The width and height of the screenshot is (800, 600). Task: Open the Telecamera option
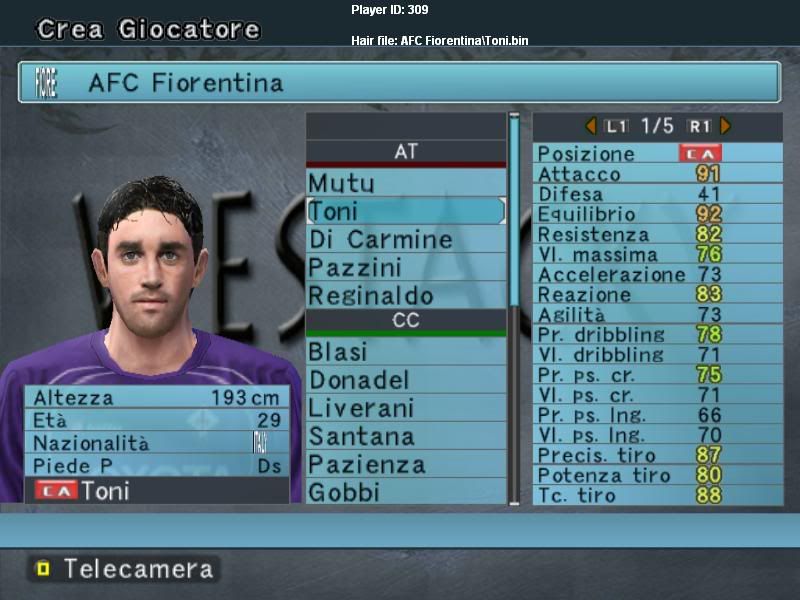click(x=125, y=569)
